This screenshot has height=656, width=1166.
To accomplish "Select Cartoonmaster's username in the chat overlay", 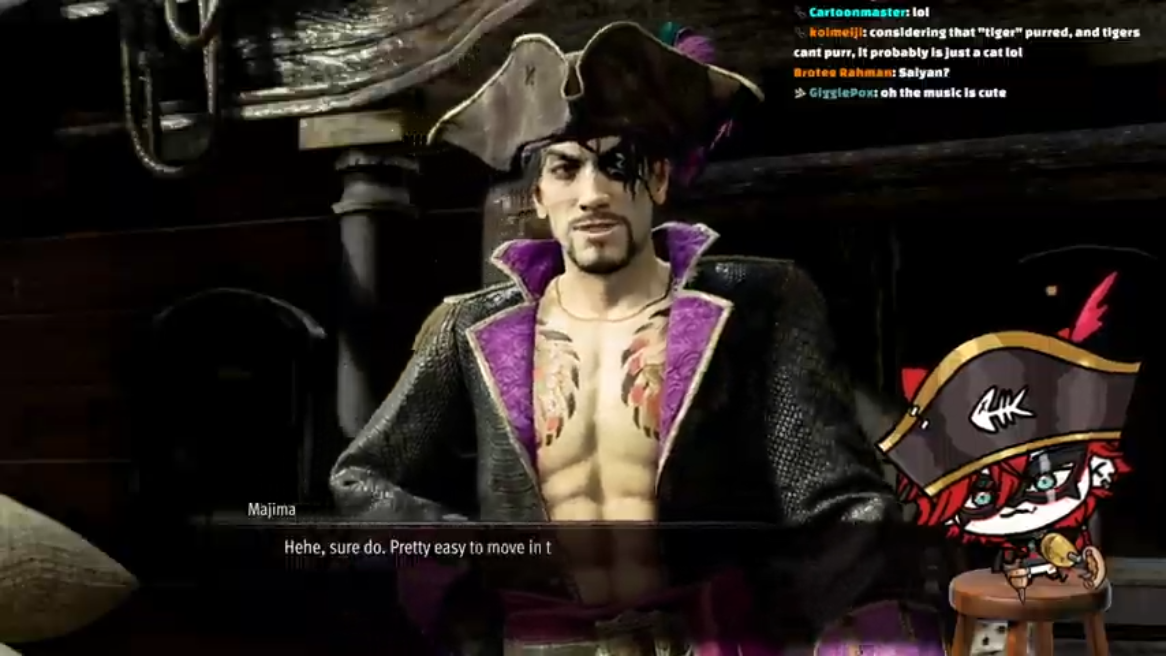I will click(x=844, y=12).
